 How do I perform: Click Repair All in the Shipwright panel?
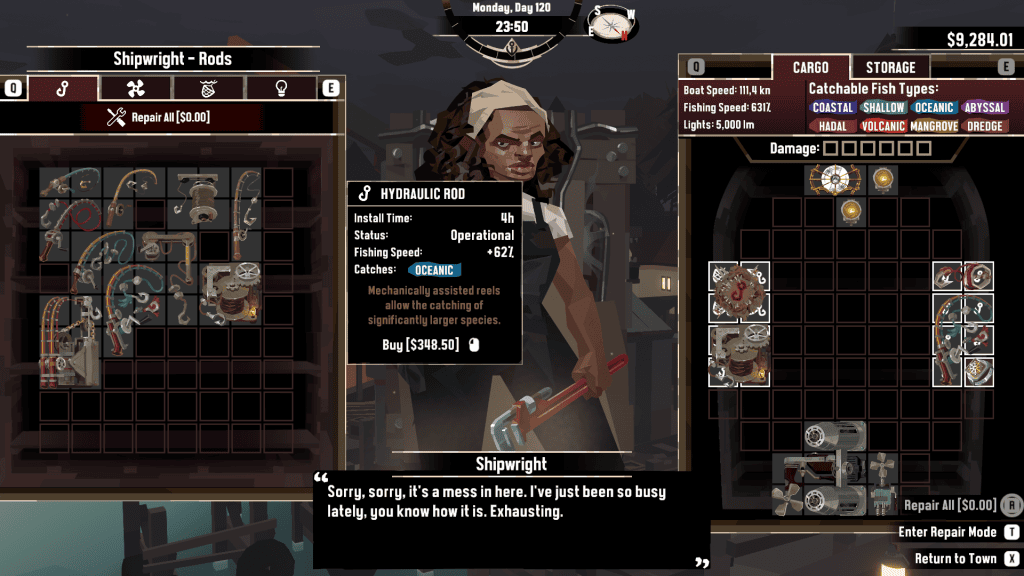pyautogui.click(x=159, y=118)
